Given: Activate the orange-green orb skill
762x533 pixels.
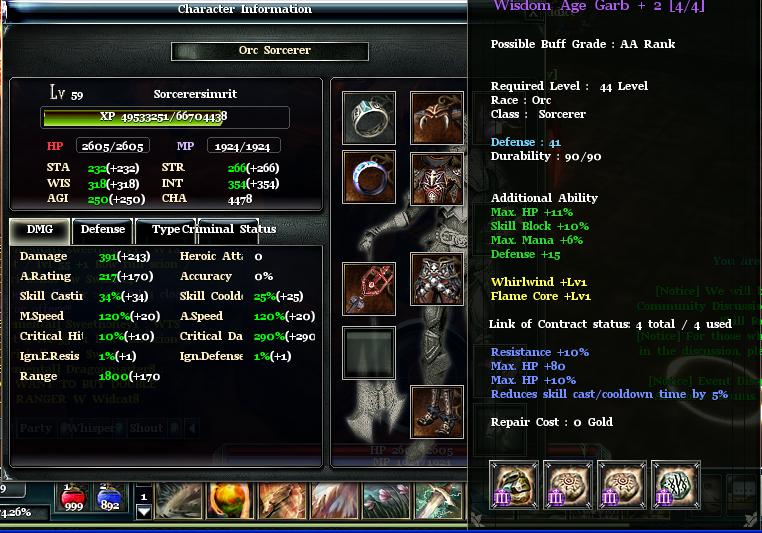Looking at the screenshot, I should 229,500.
